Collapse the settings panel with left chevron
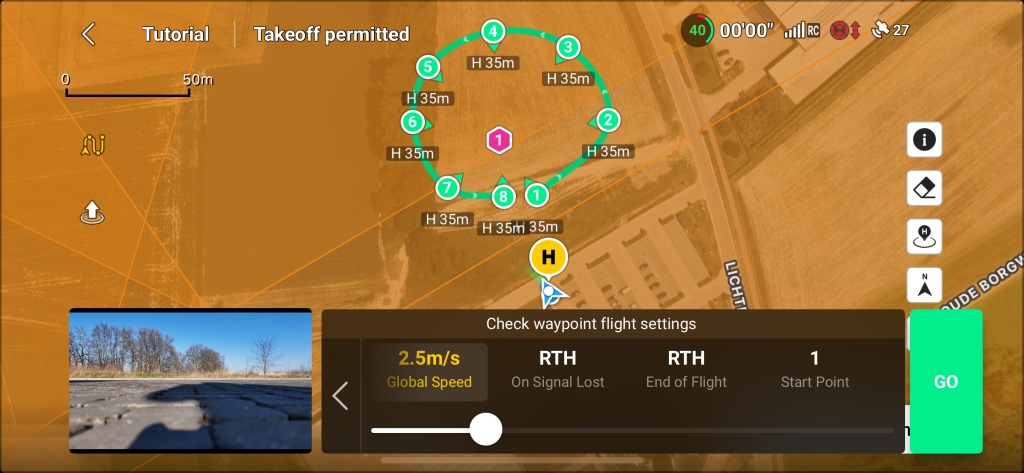This screenshot has height=473, width=1024. [340, 396]
